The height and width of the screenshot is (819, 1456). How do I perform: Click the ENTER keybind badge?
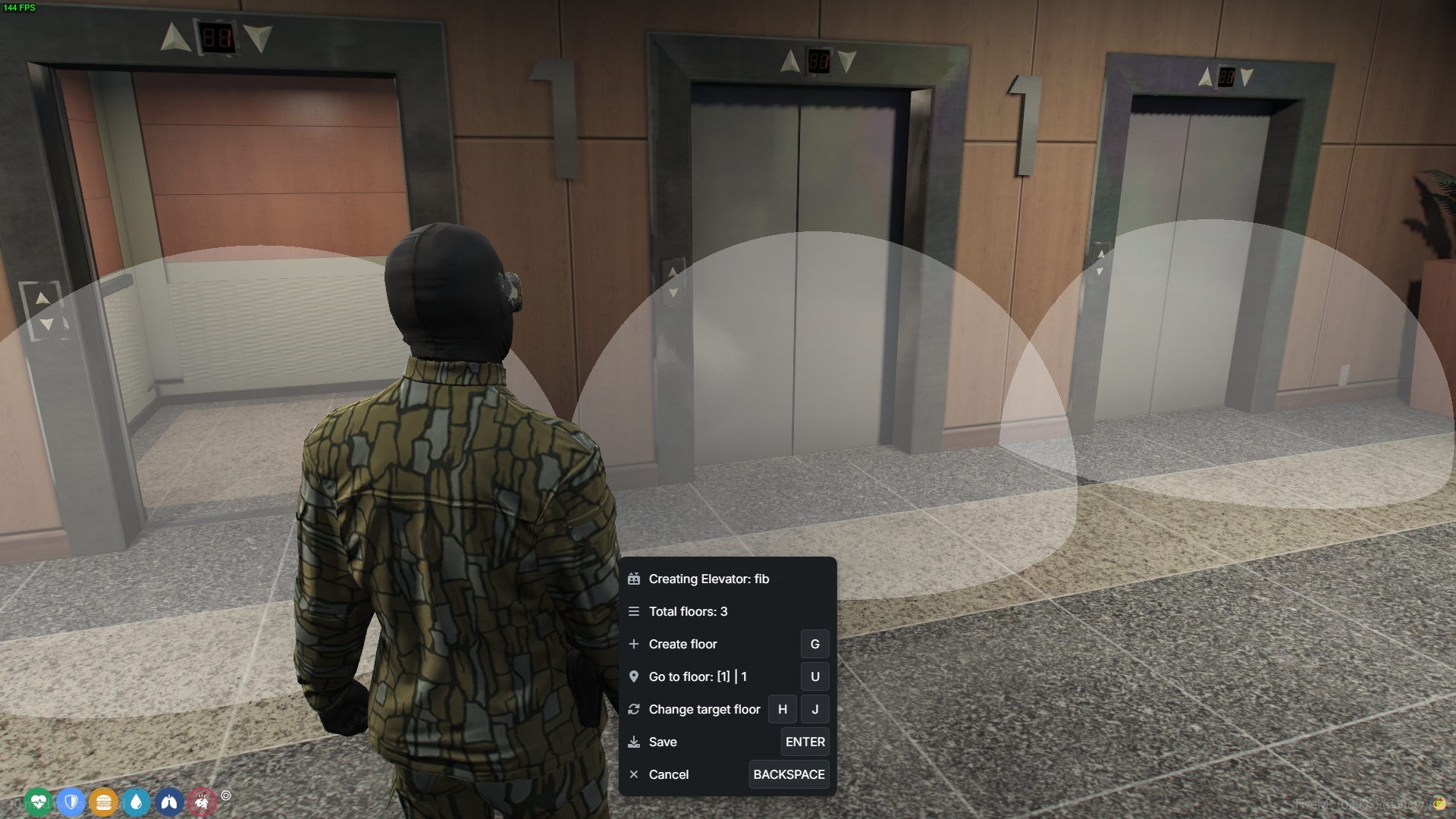pyautogui.click(x=805, y=742)
